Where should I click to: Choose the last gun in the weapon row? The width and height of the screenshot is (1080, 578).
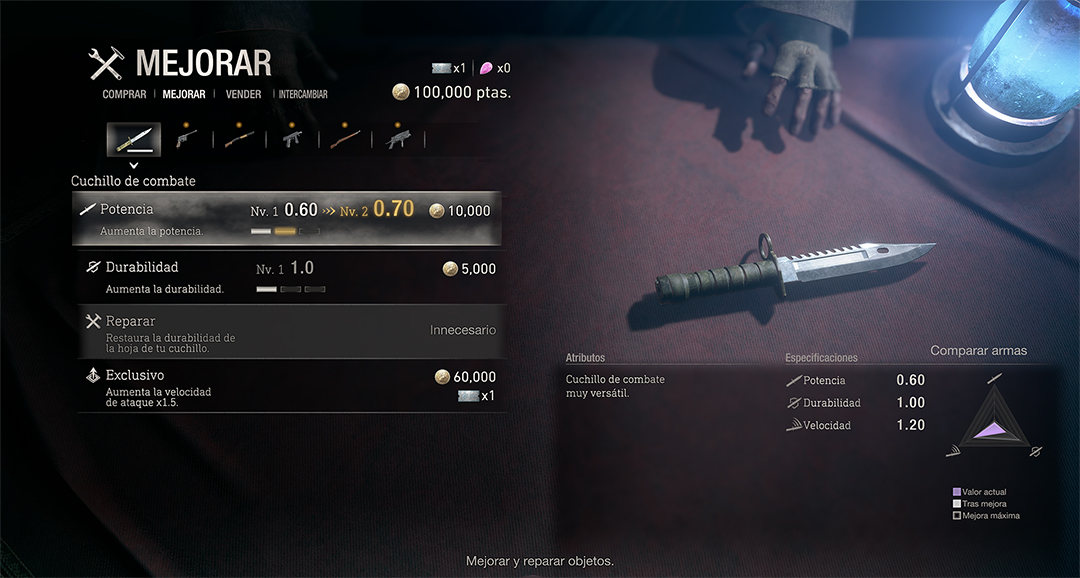tap(398, 139)
